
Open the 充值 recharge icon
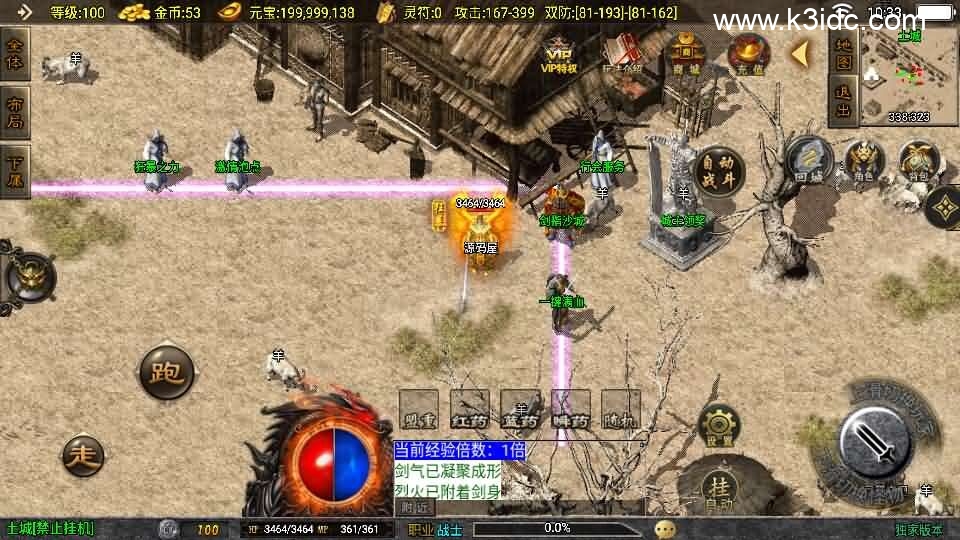tap(747, 53)
